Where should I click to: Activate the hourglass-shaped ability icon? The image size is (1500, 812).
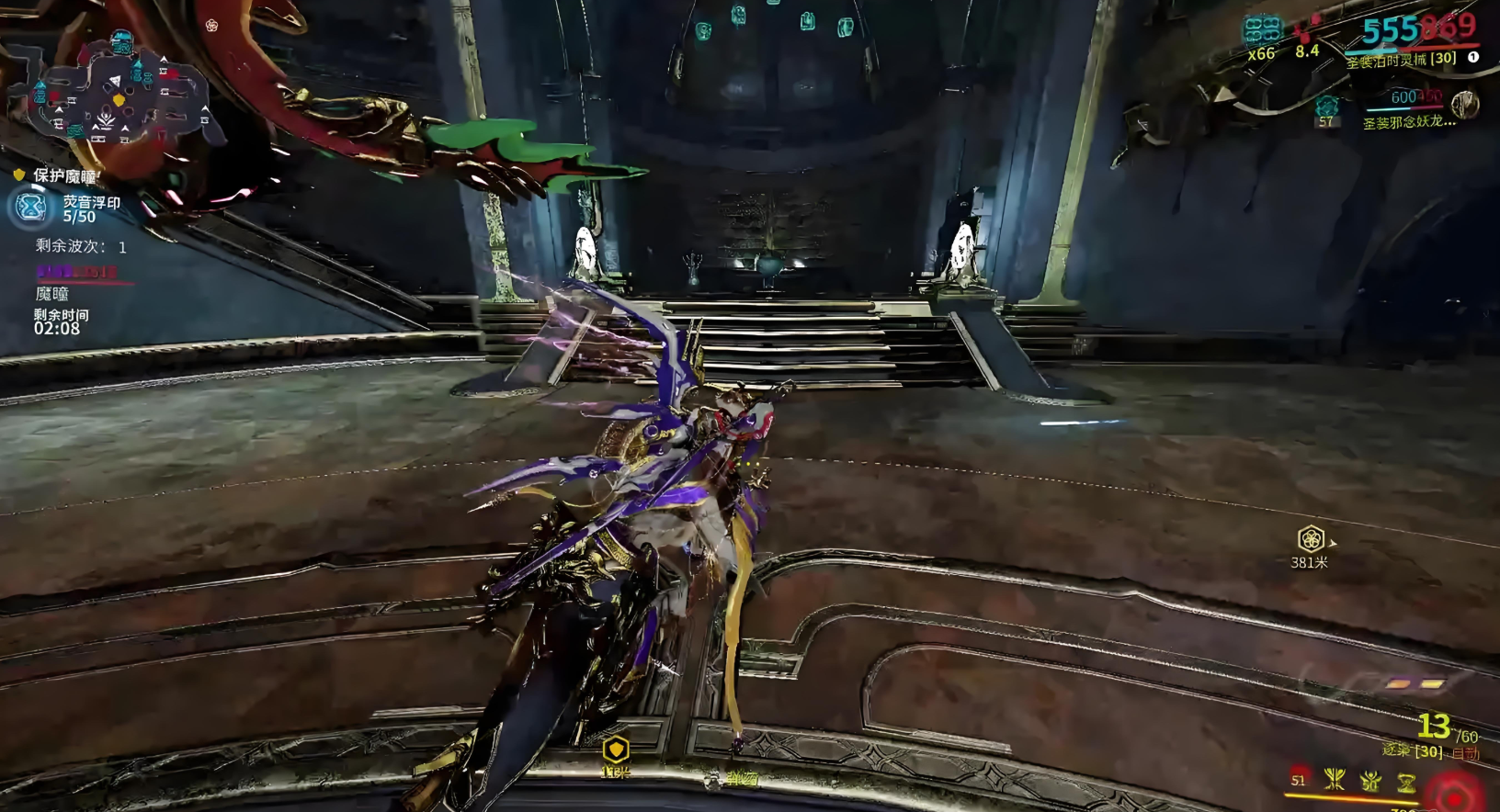[x=1406, y=783]
